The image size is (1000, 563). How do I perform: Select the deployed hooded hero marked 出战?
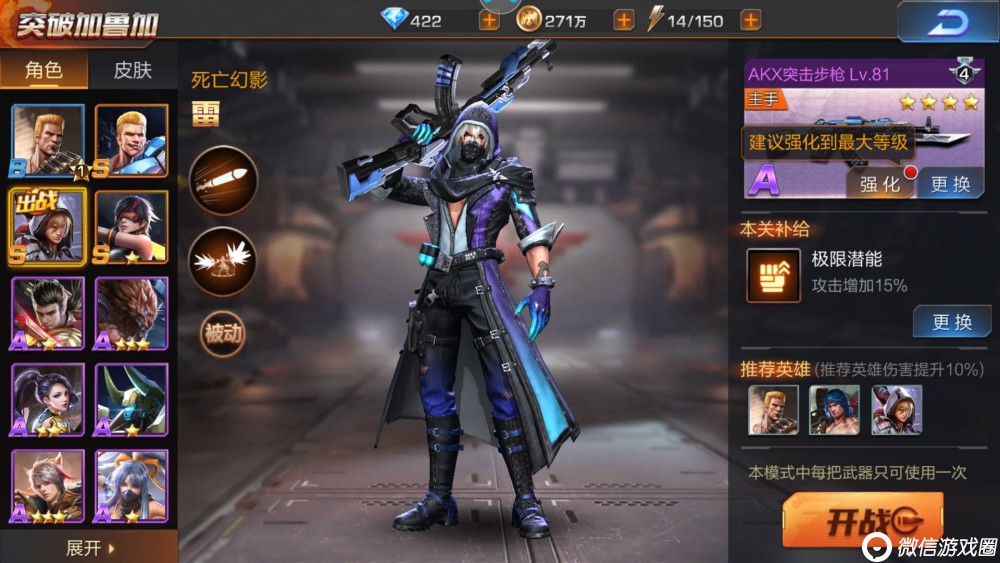[48, 227]
